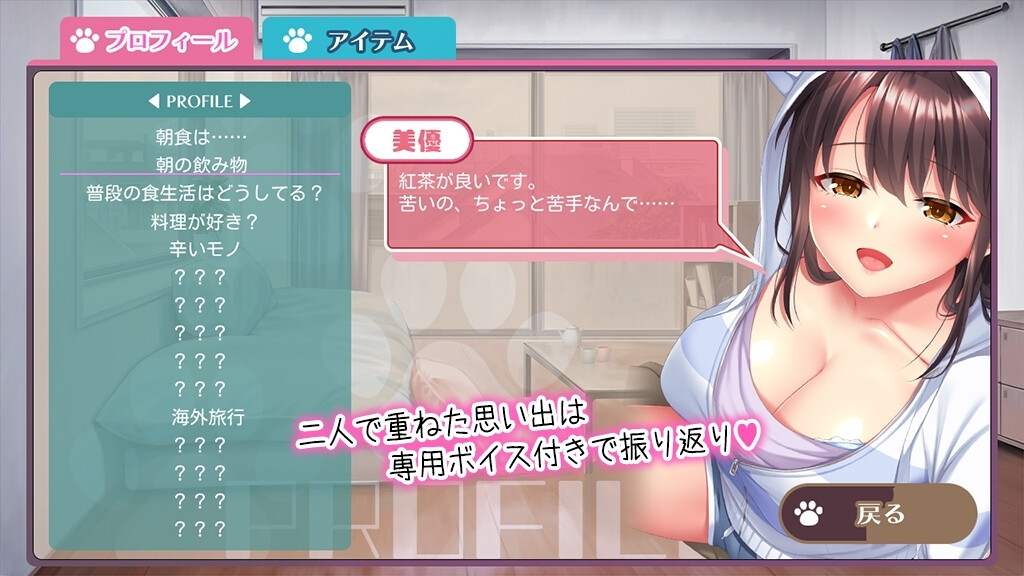Screen dimensions: 1024x576
Task: Open the 海外旅行 profile topic
Action: coord(200,416)
